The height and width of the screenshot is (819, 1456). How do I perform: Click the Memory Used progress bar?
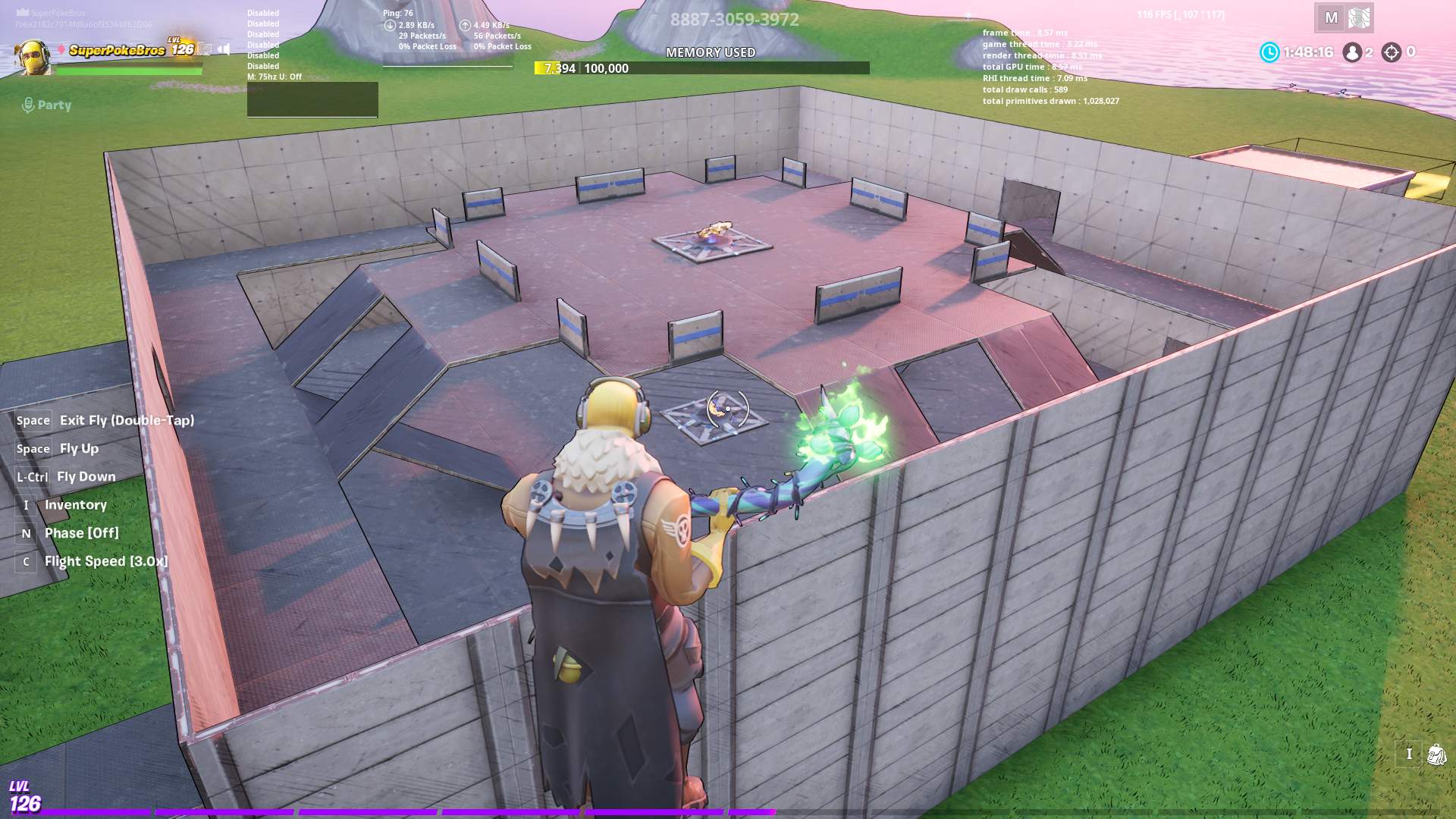(701, 67)
